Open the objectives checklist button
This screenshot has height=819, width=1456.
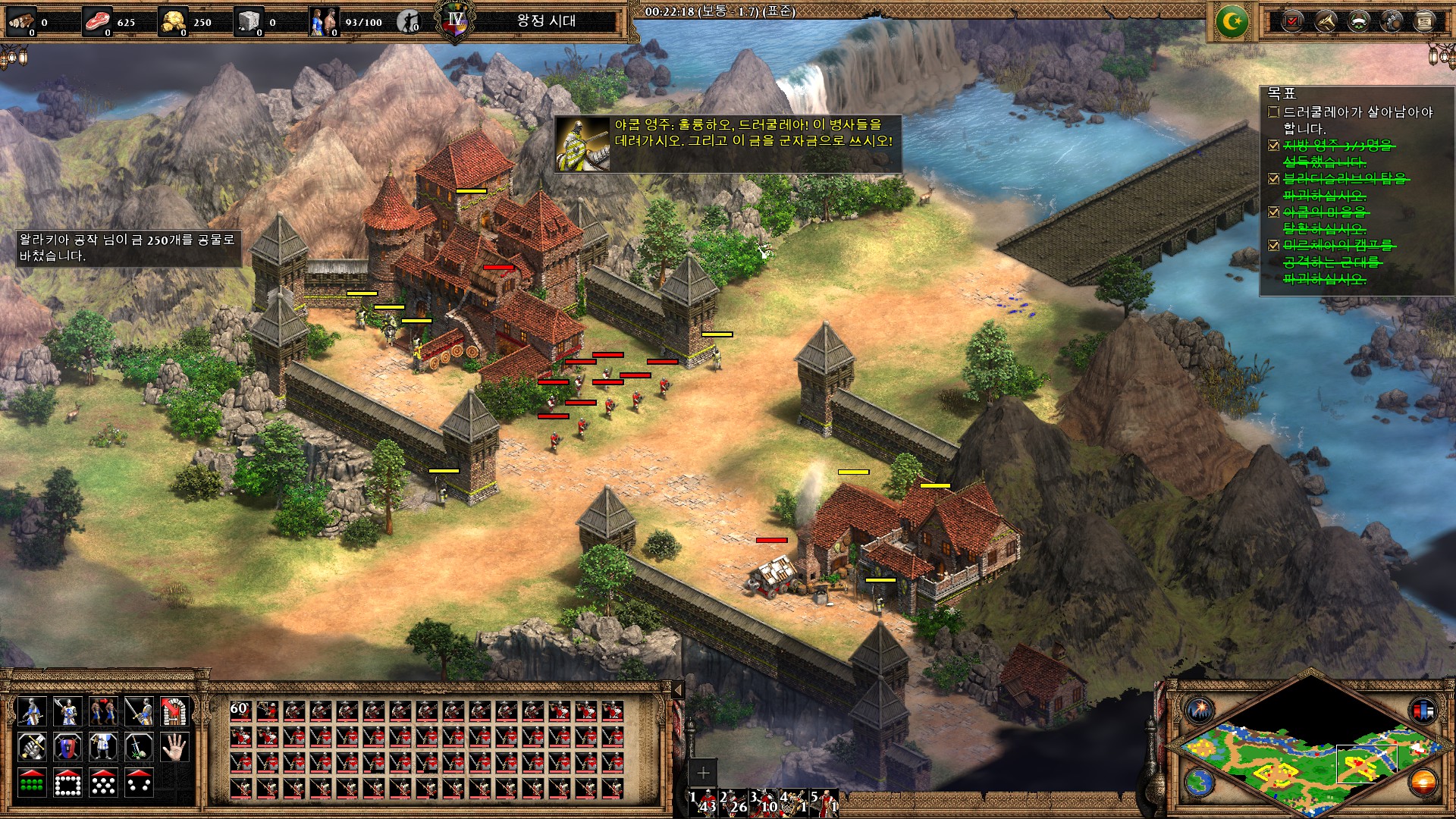click(1292, 21)
